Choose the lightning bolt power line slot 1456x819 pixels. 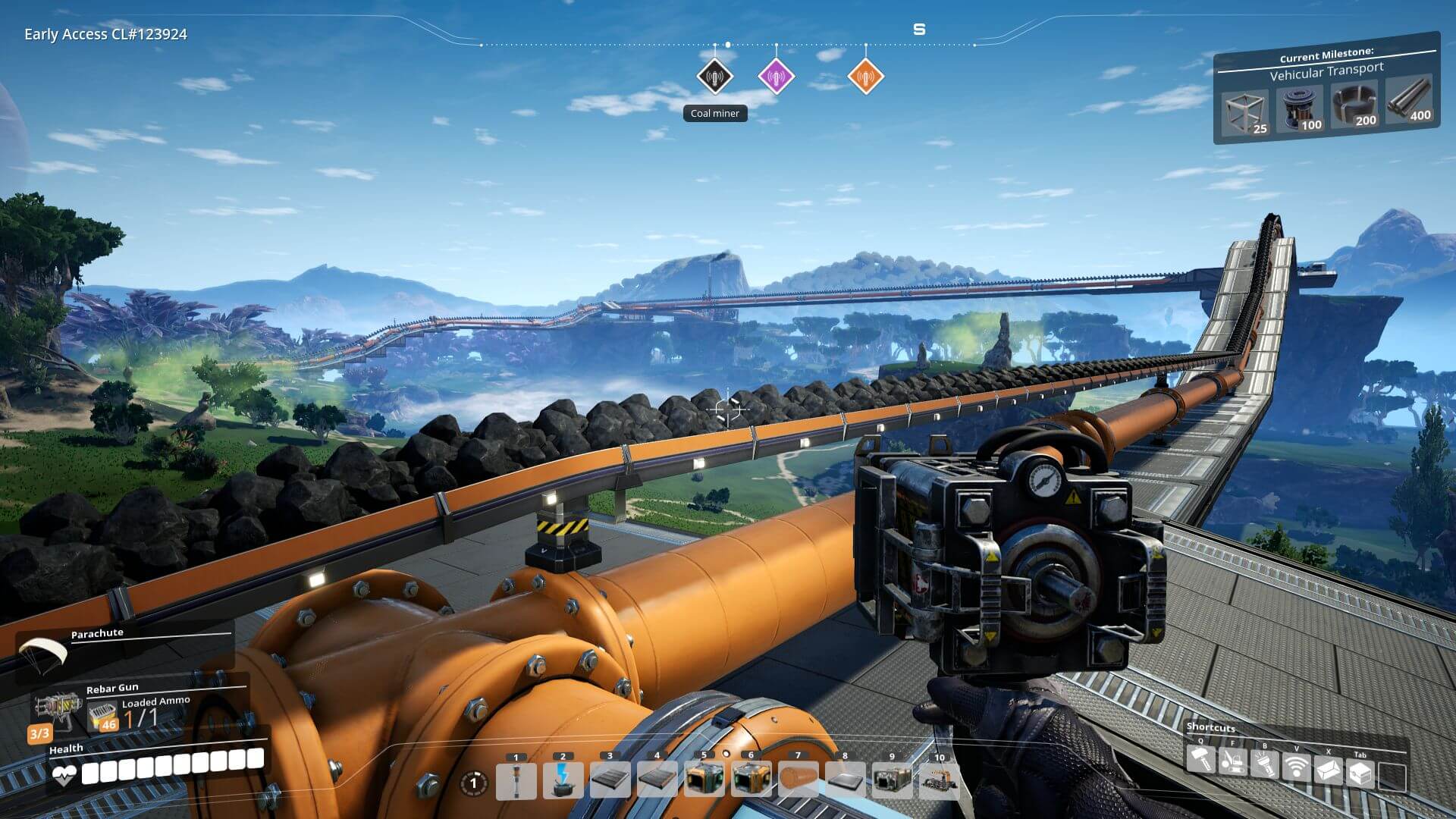(x=563, y=781)
